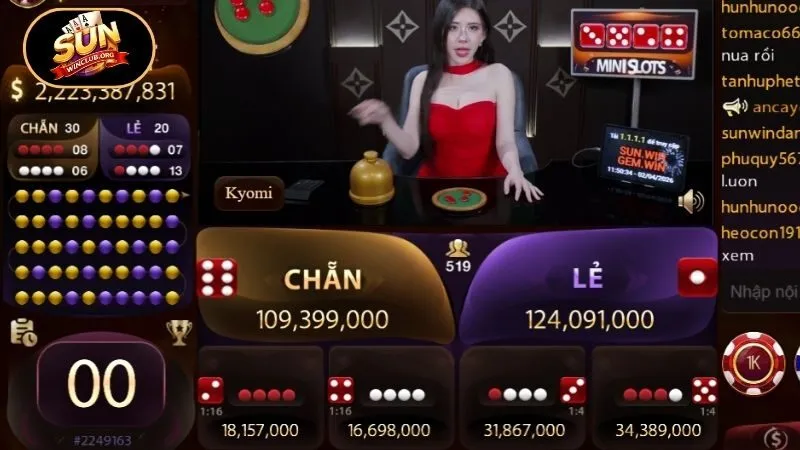Bet on three red one white at 1:4
Screen dimensions: 800x450
tap(656, 398)
